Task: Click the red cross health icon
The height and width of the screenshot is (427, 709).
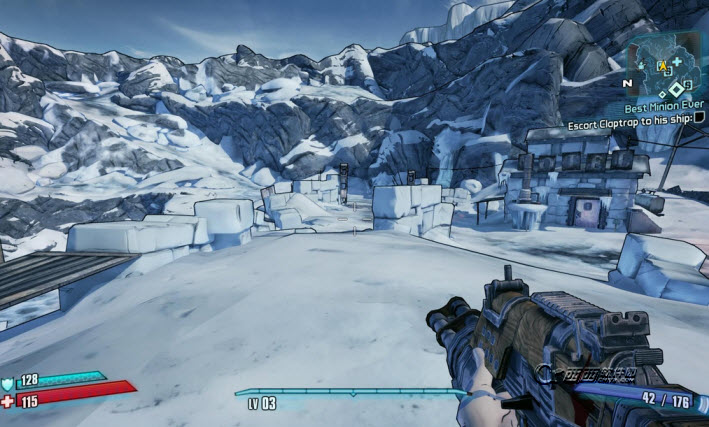Action: click(x=8, y=400)
